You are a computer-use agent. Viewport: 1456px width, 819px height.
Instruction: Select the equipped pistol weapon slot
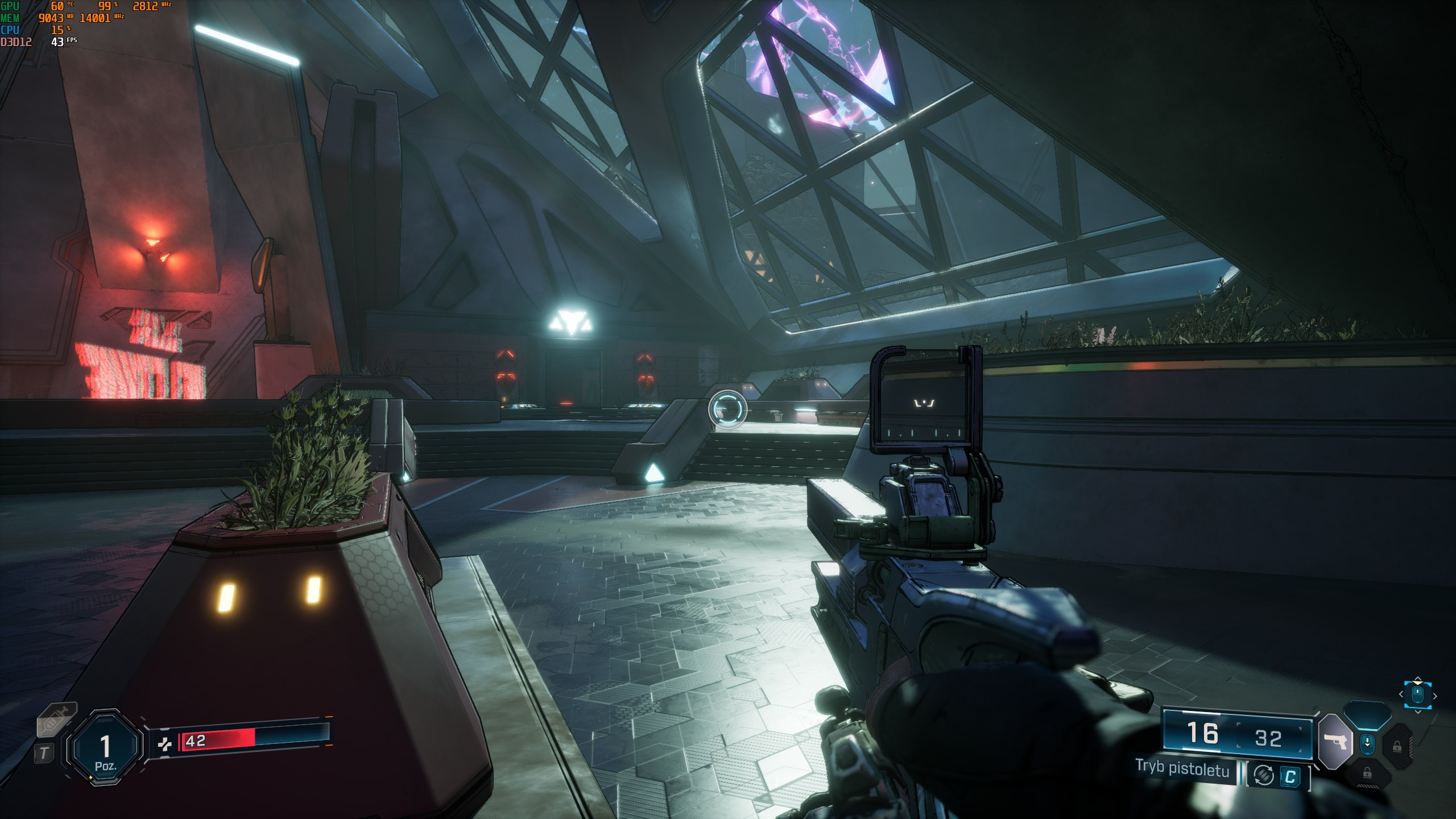pos(1334,742)
